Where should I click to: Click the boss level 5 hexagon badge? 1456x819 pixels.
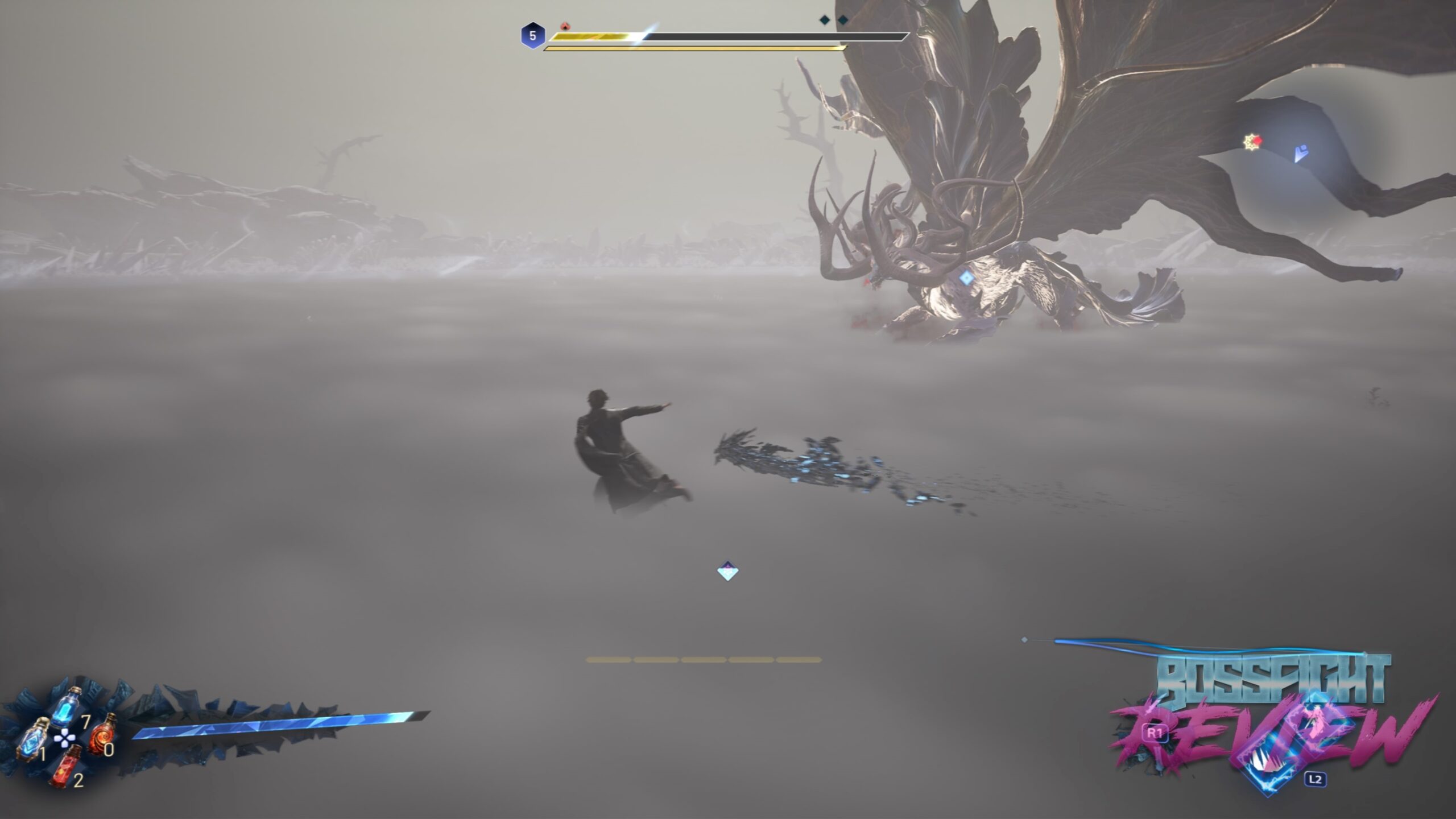coord(532,36)
